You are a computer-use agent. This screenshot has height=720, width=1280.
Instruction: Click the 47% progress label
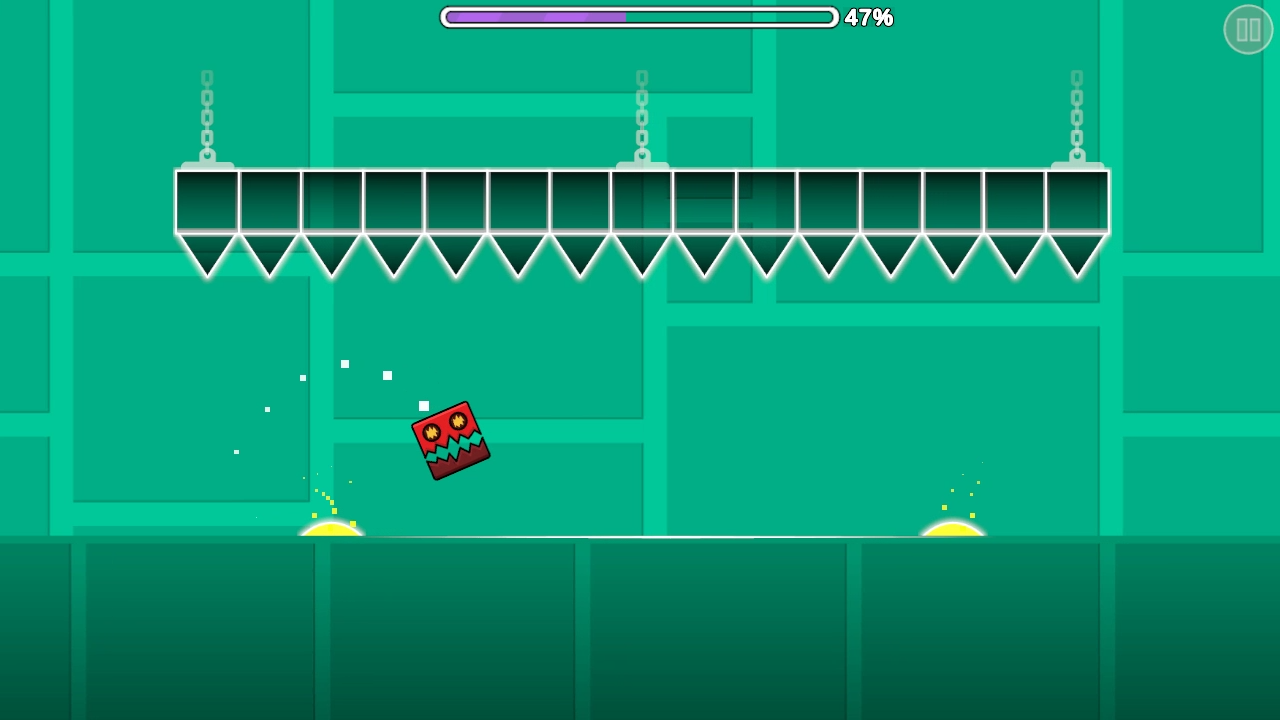869,18
